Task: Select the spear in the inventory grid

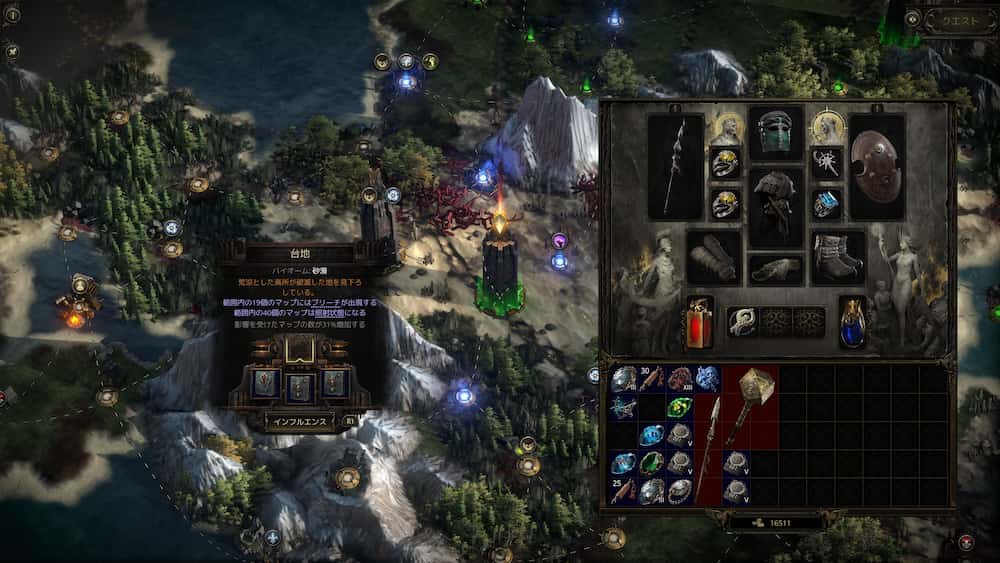Action: pyautogui.click(x=709, y=448)
